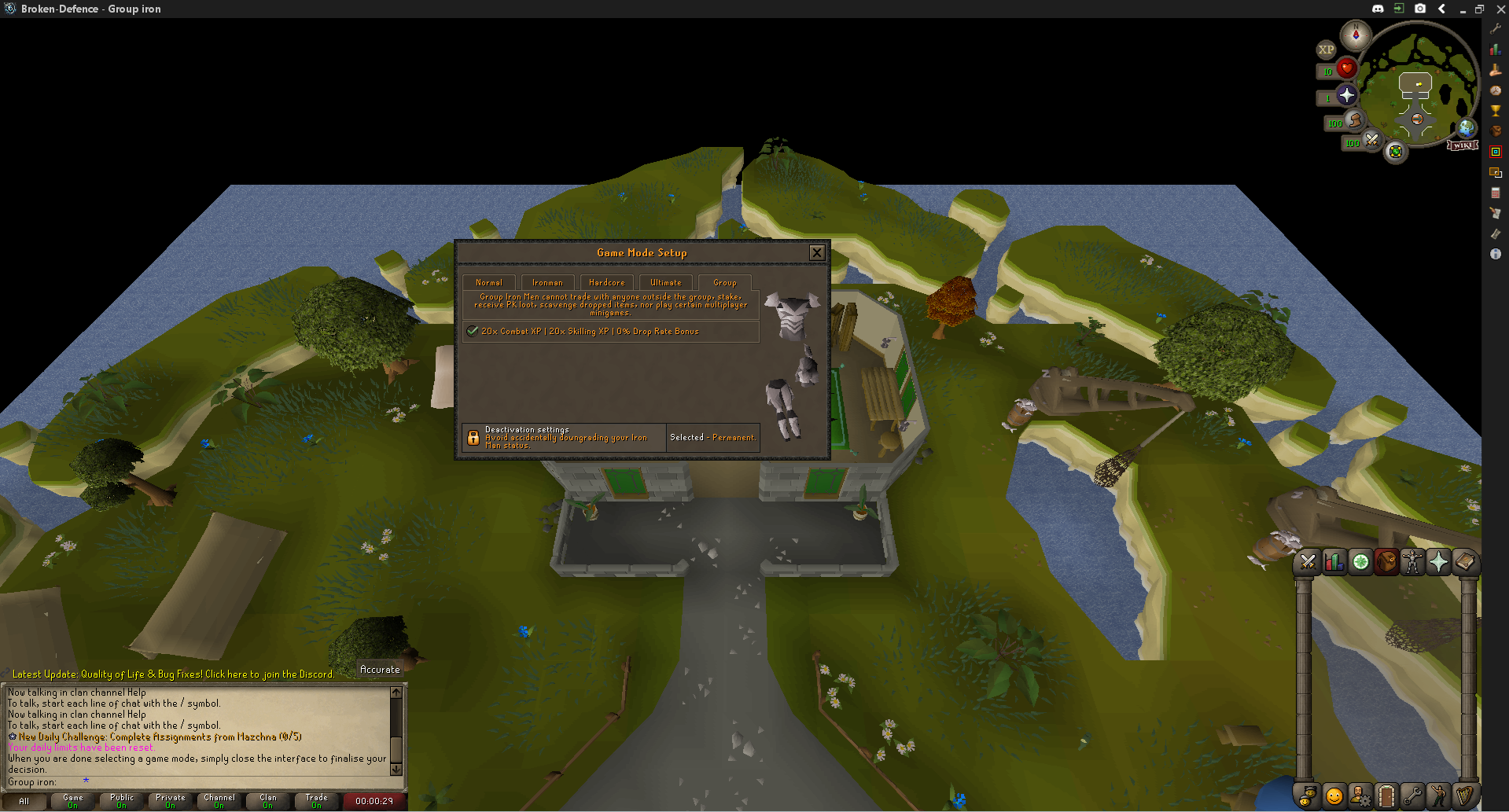Open the Prayer tab

(1438, 562)
